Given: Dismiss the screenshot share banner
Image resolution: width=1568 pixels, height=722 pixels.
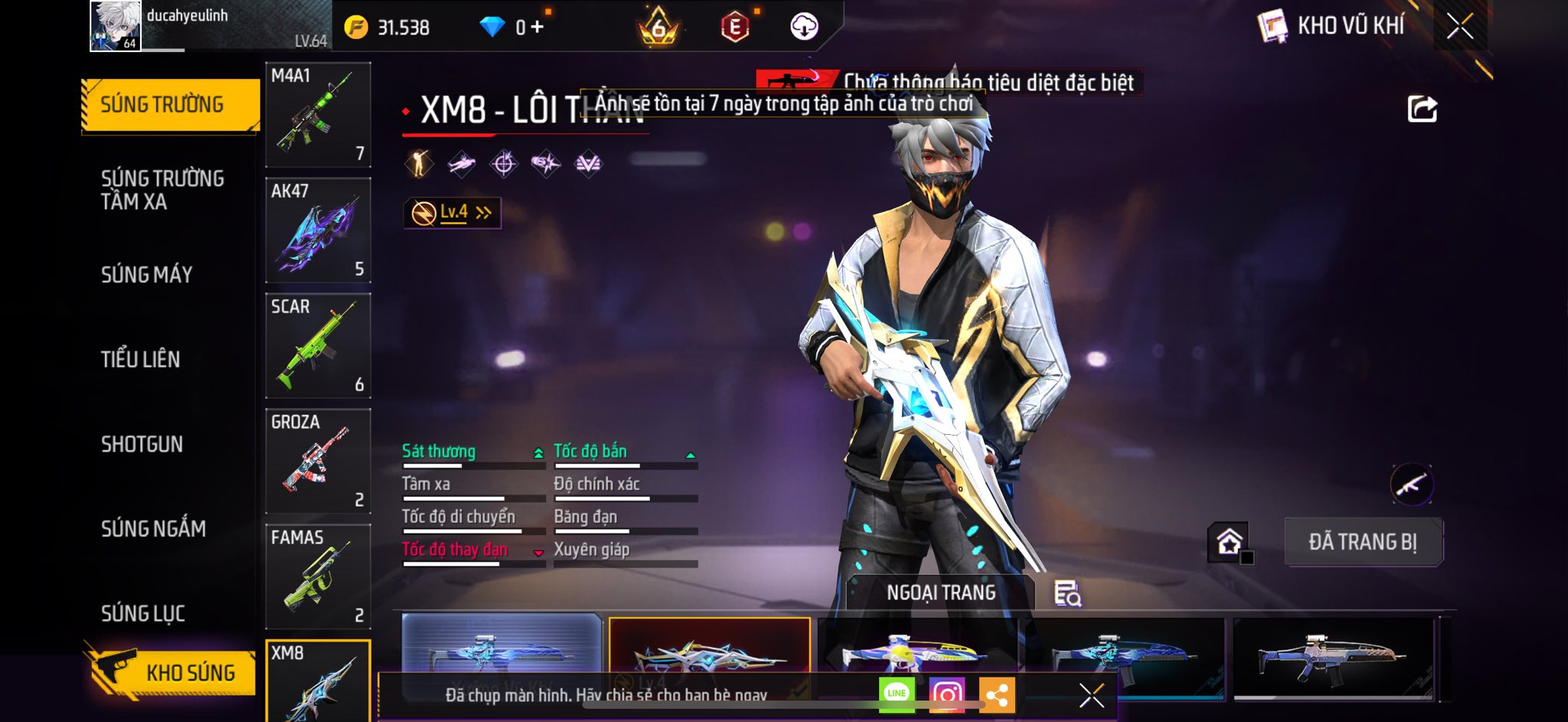Looking at the screenshot, I should coord(1091,695).
